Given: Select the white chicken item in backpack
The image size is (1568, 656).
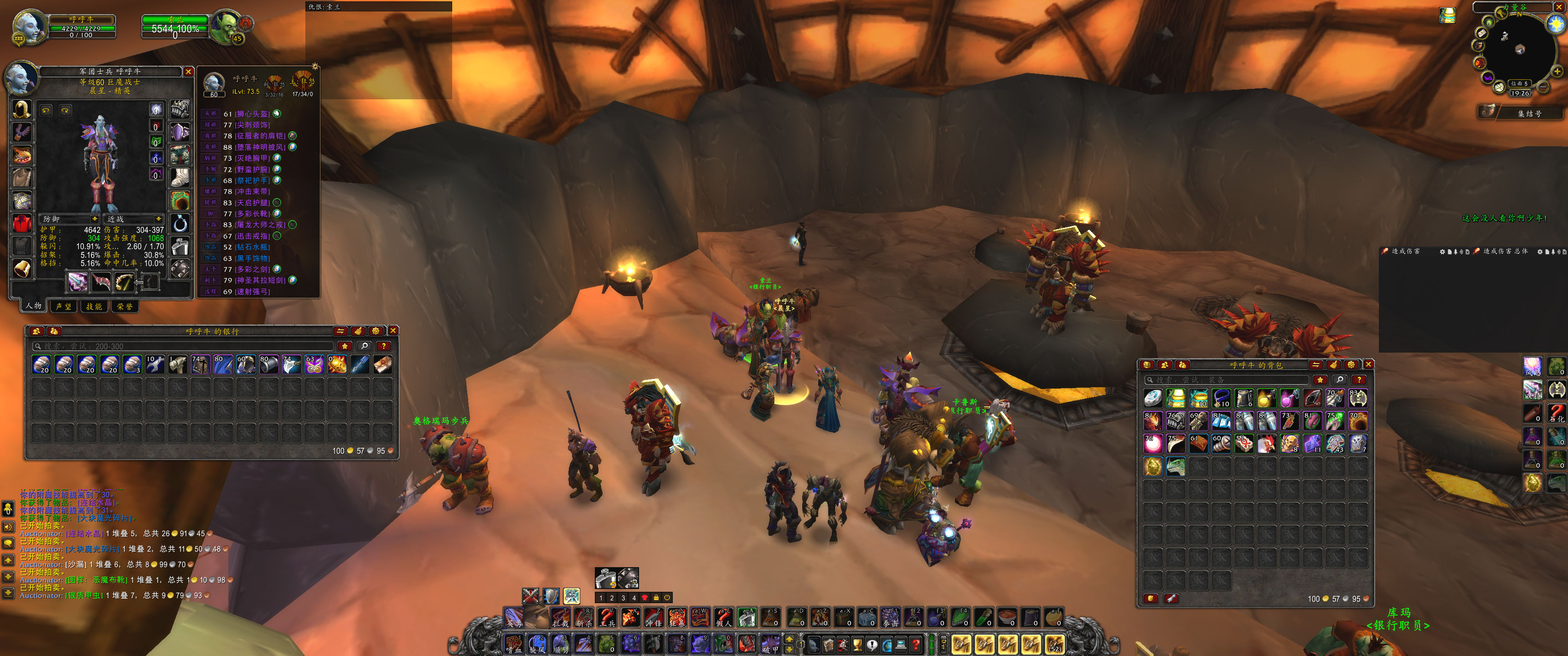Looking at the screenshot, I should 1267,444.
